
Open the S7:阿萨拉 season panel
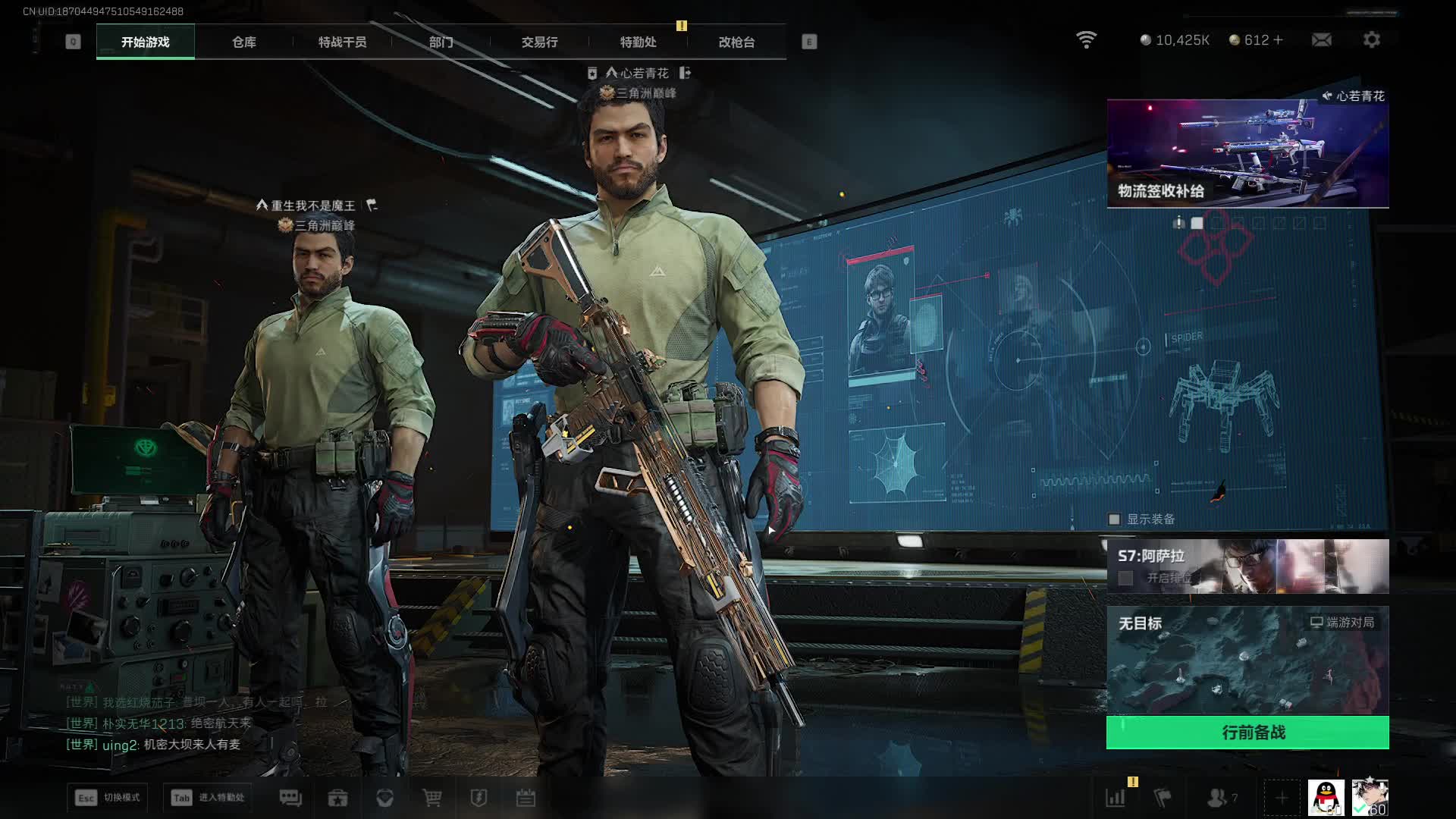coord(1247,566)
